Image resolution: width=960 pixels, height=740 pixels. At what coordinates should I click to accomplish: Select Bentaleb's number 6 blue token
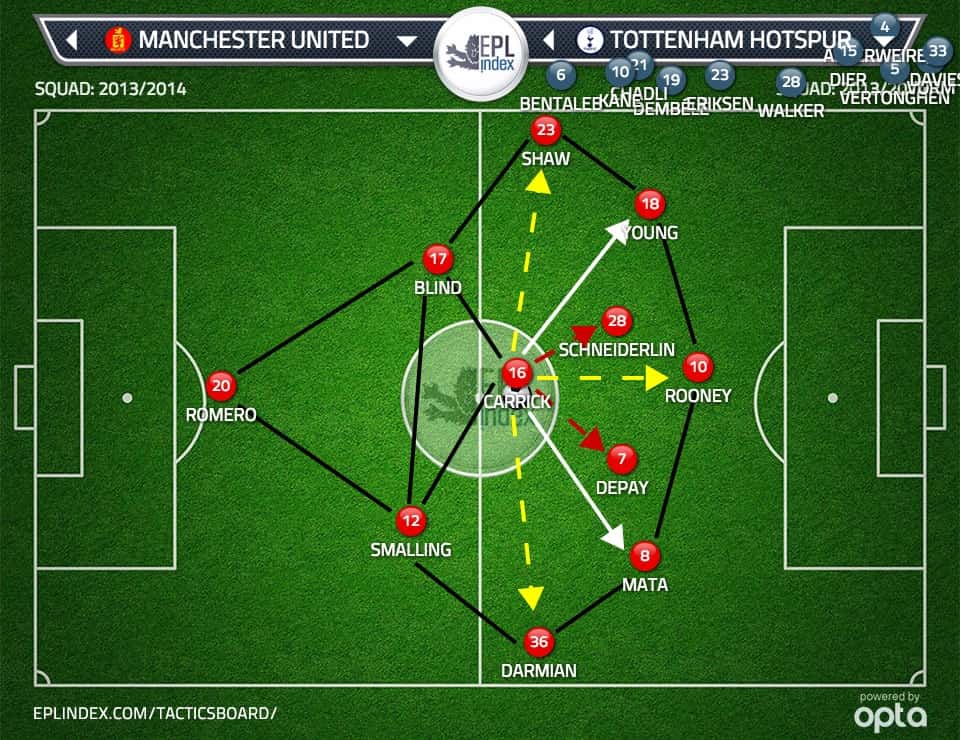click(x=560, y=74)
